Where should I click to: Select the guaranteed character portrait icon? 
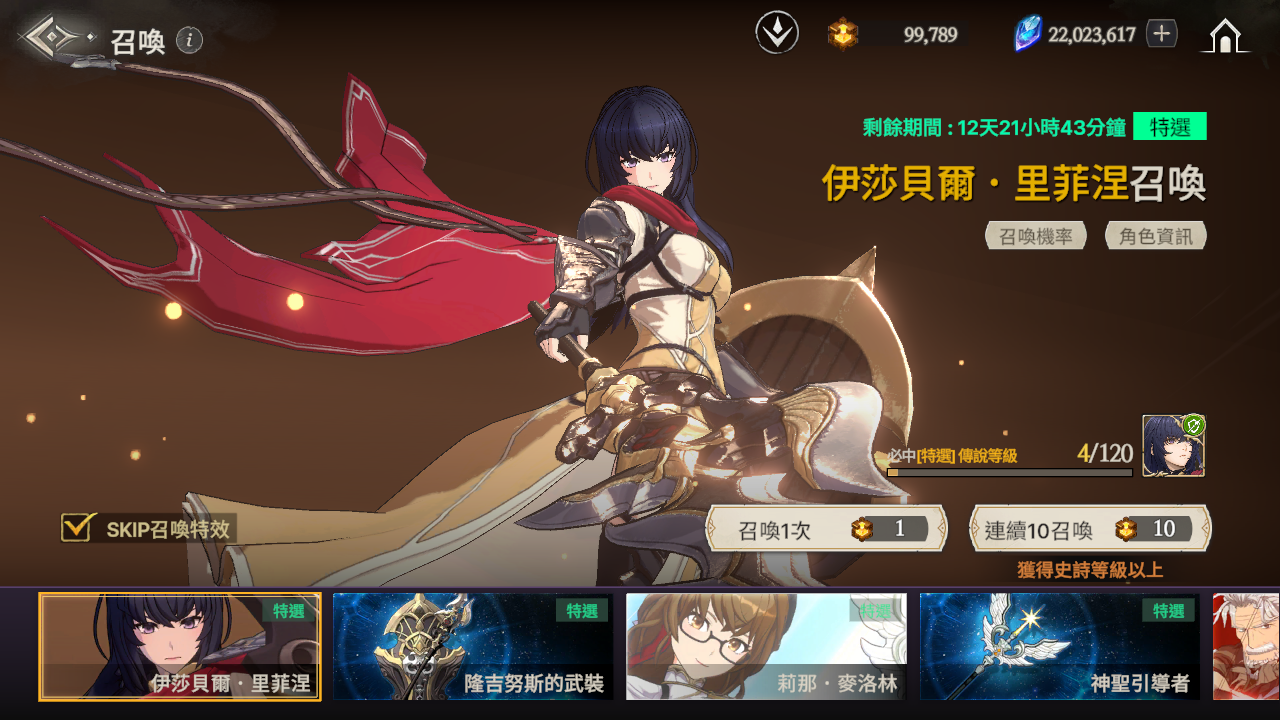tap(1173, 446)
